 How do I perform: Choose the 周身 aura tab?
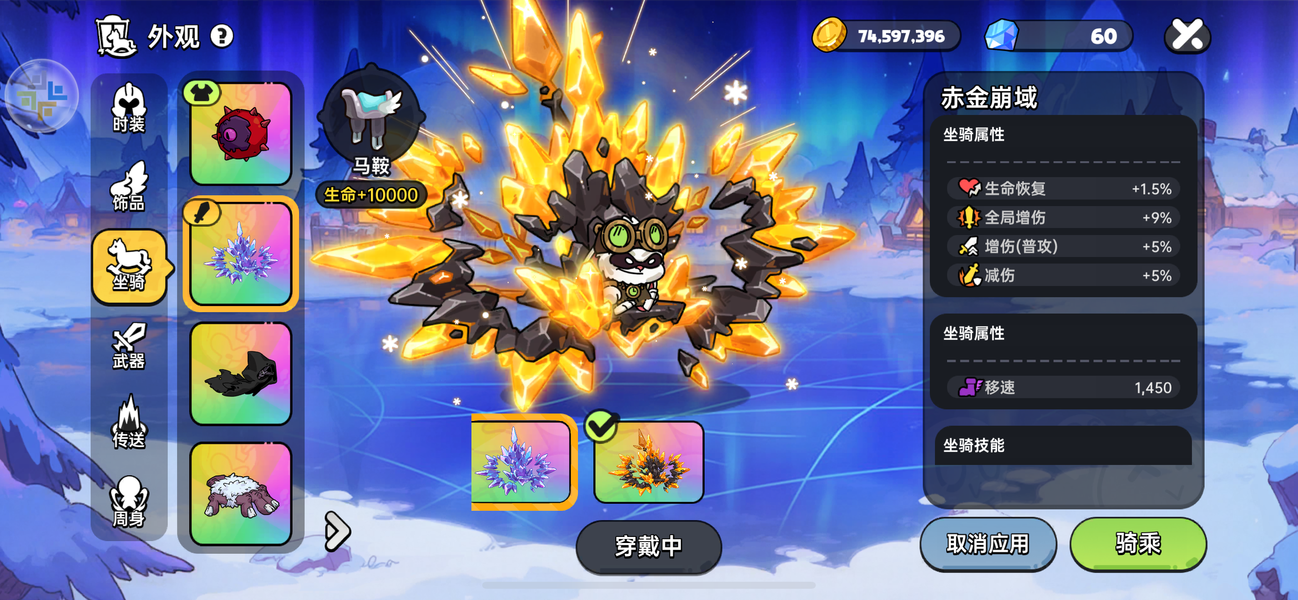[x=129, y=502]
